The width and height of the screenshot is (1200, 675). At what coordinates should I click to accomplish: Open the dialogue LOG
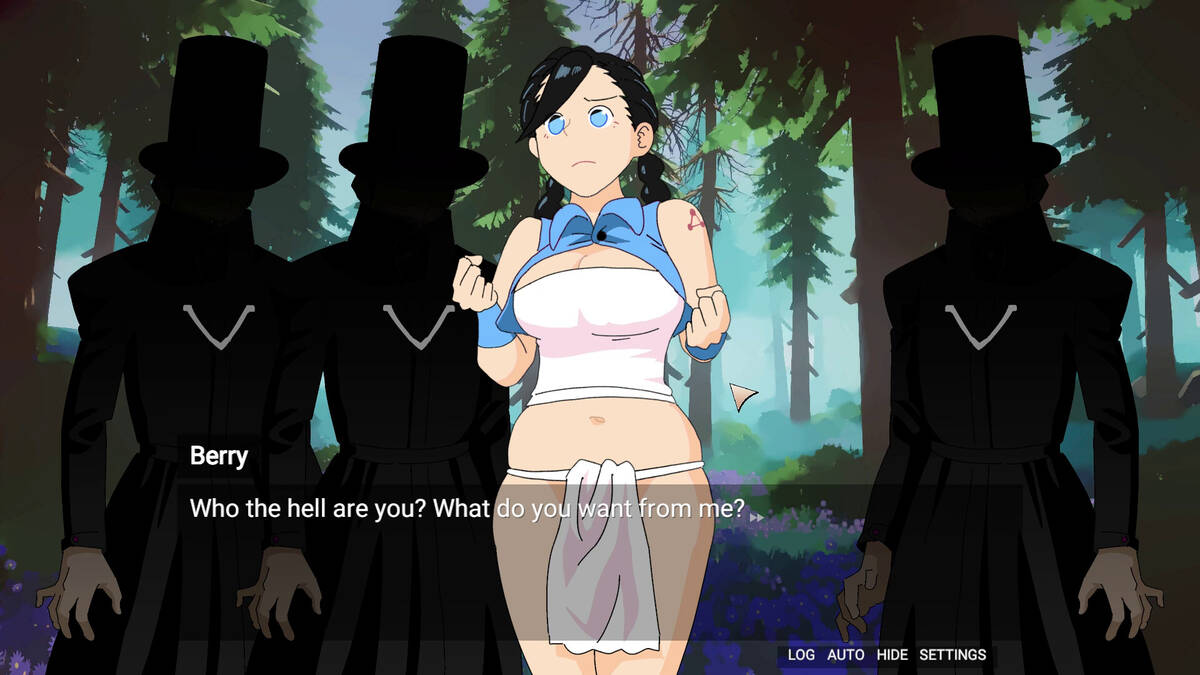(801, 655)
